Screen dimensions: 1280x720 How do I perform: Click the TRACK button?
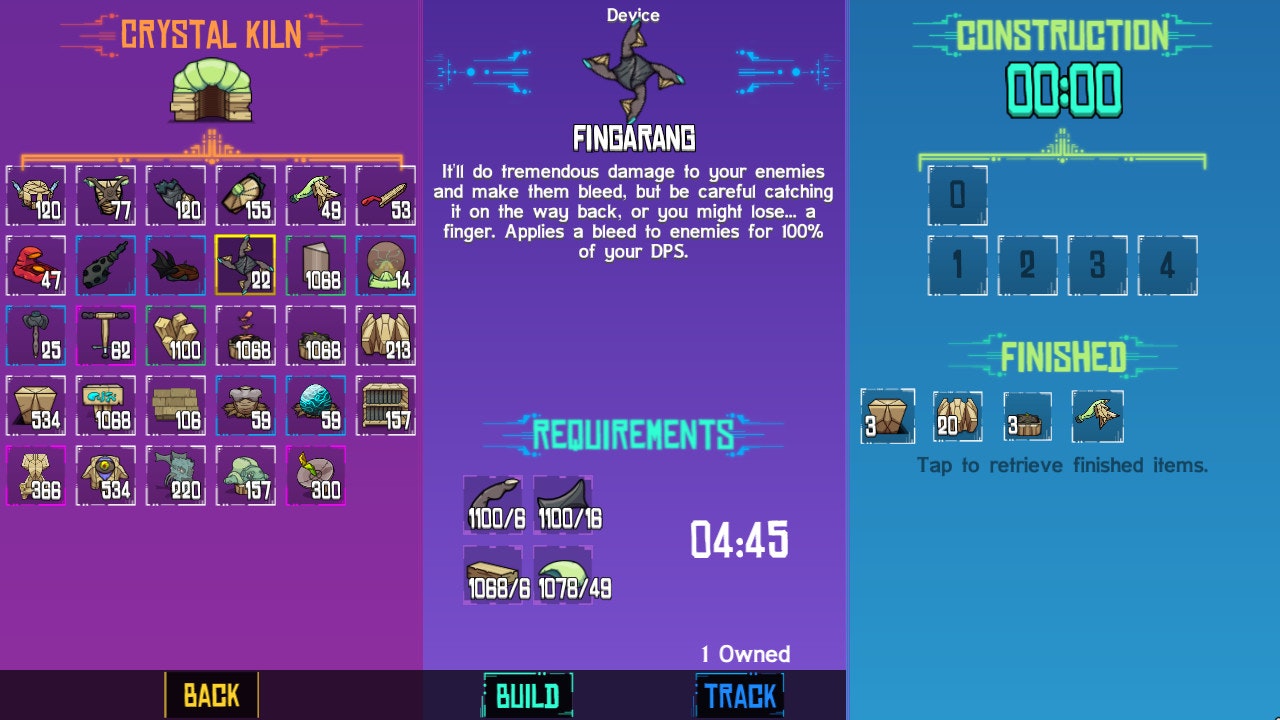tap(738, 695)
